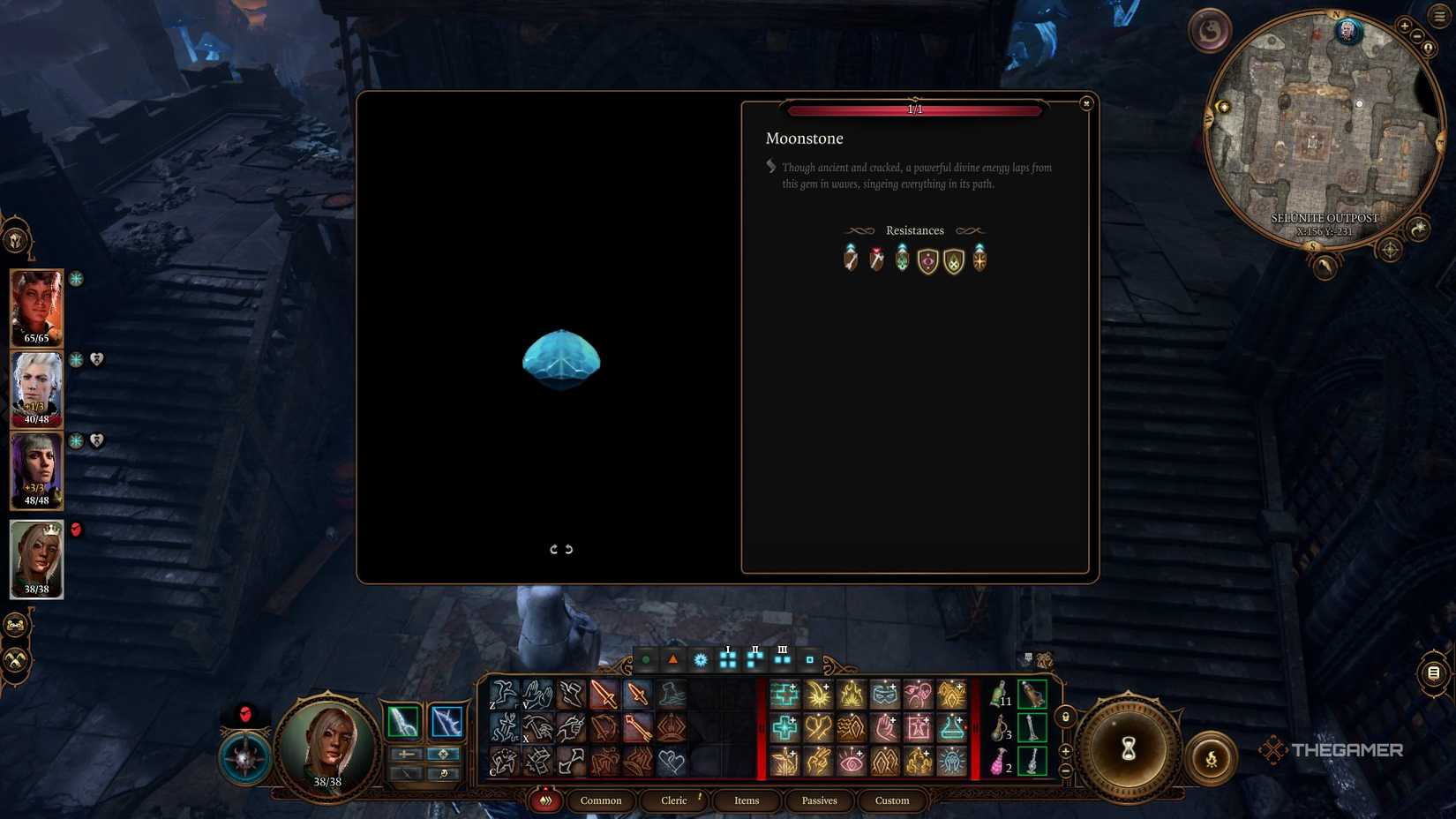Screen dimensions: 1456x819
Task: Open the Items hotbar tab
Action: [747, 800]
